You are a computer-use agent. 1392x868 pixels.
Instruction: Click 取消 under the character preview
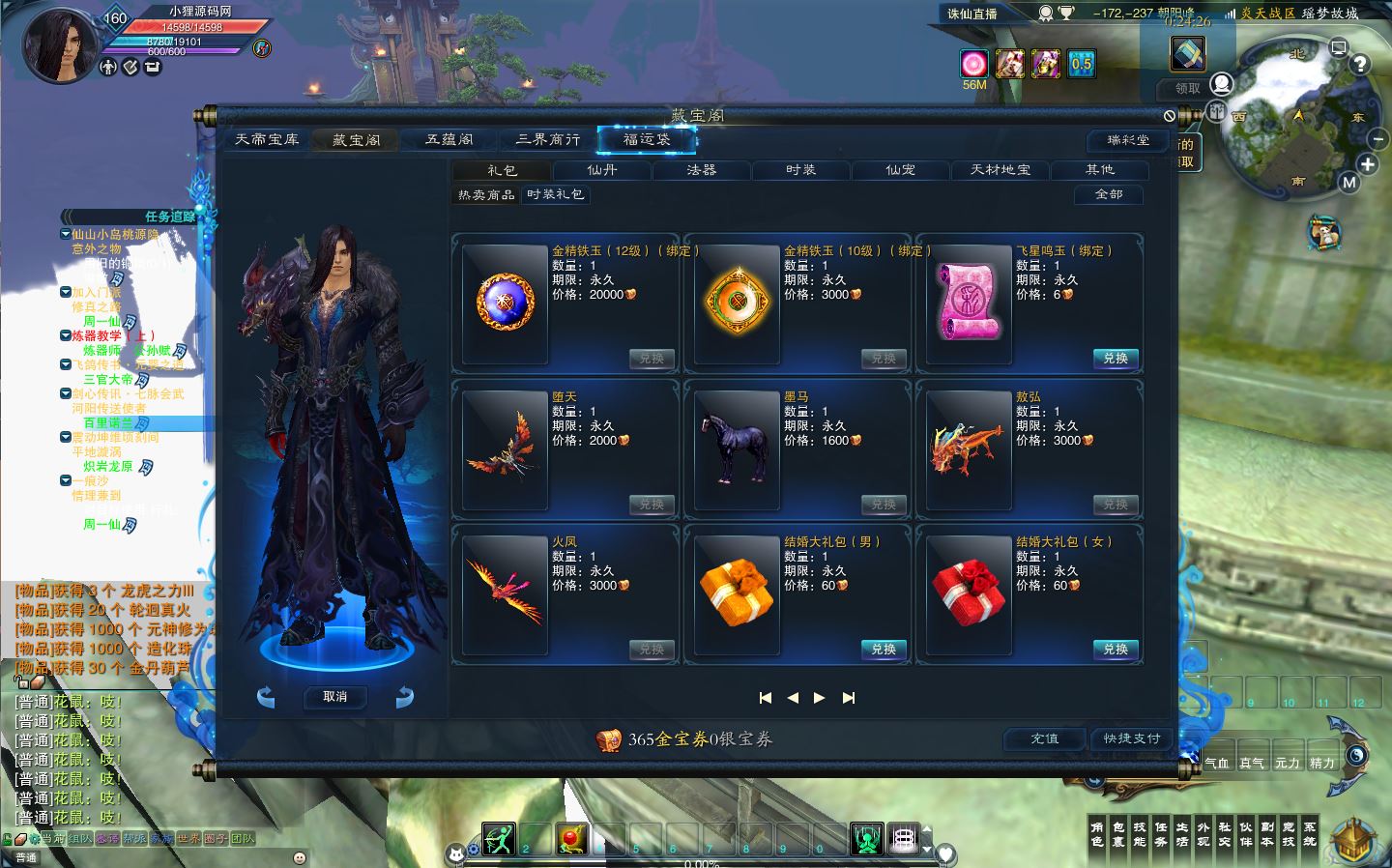click(334, 697)
